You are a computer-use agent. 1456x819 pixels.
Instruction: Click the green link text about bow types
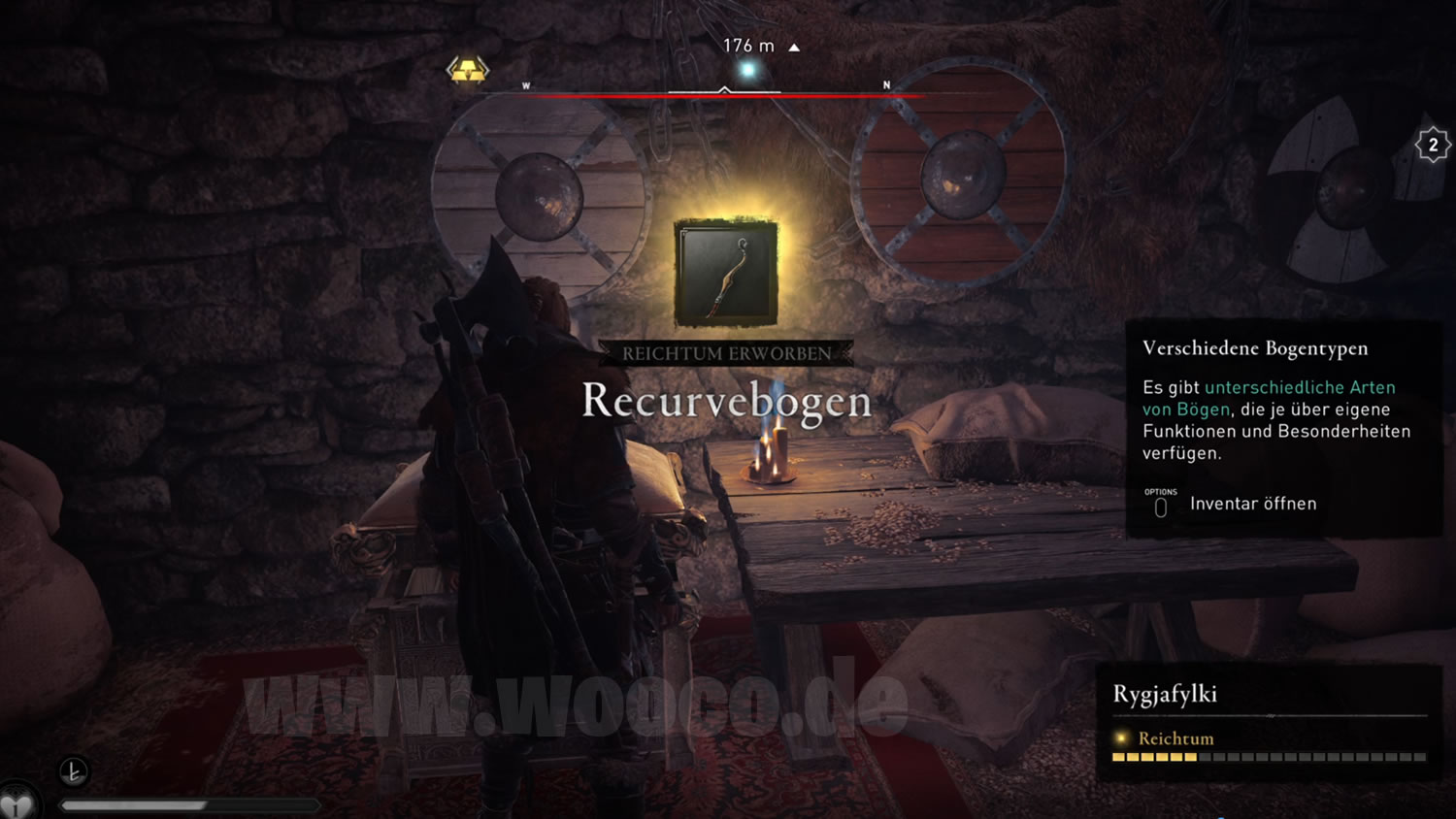pyautogui.click(x=1268, y=398)
